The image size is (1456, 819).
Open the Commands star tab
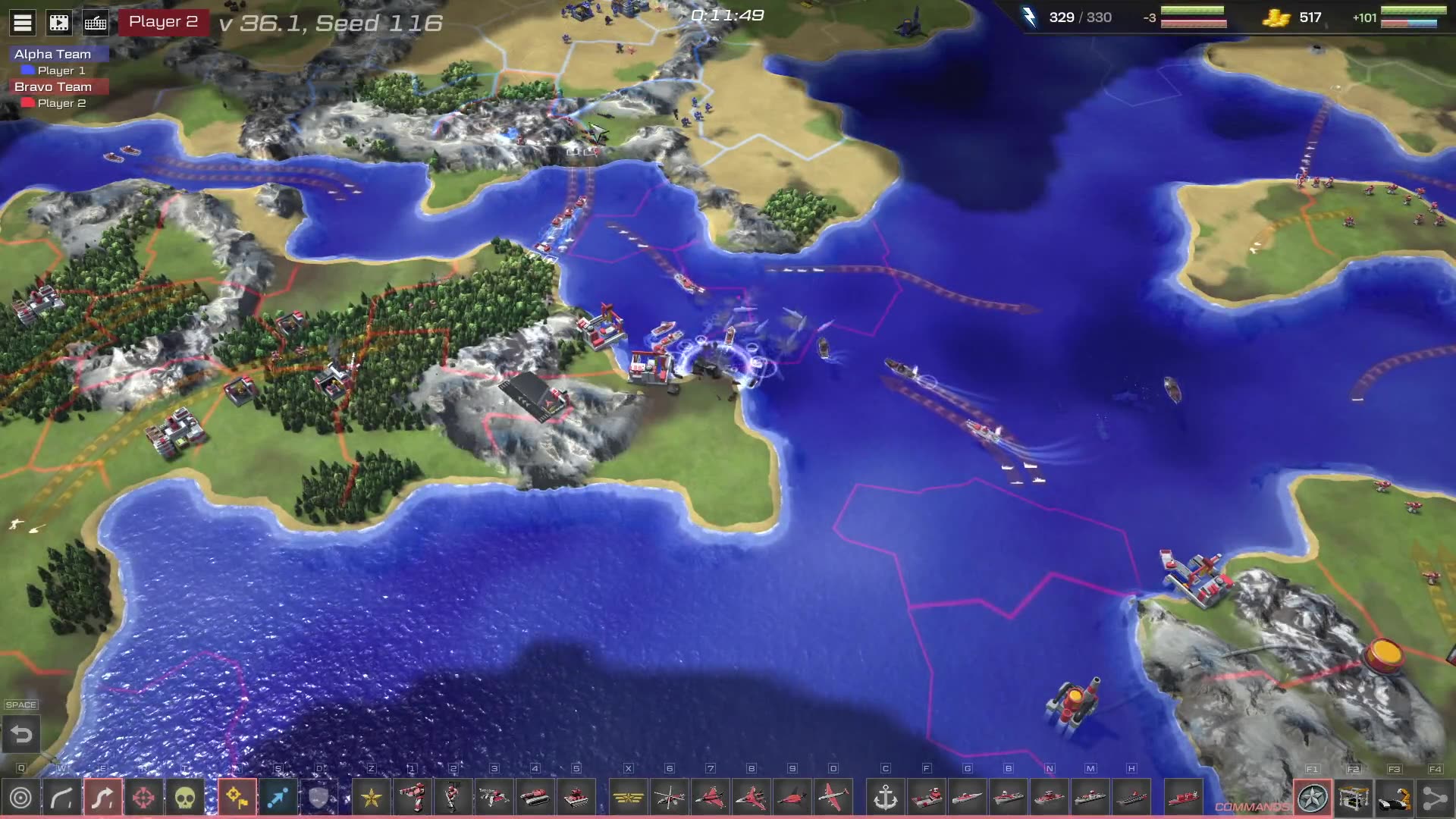[x=1313, y=798]
